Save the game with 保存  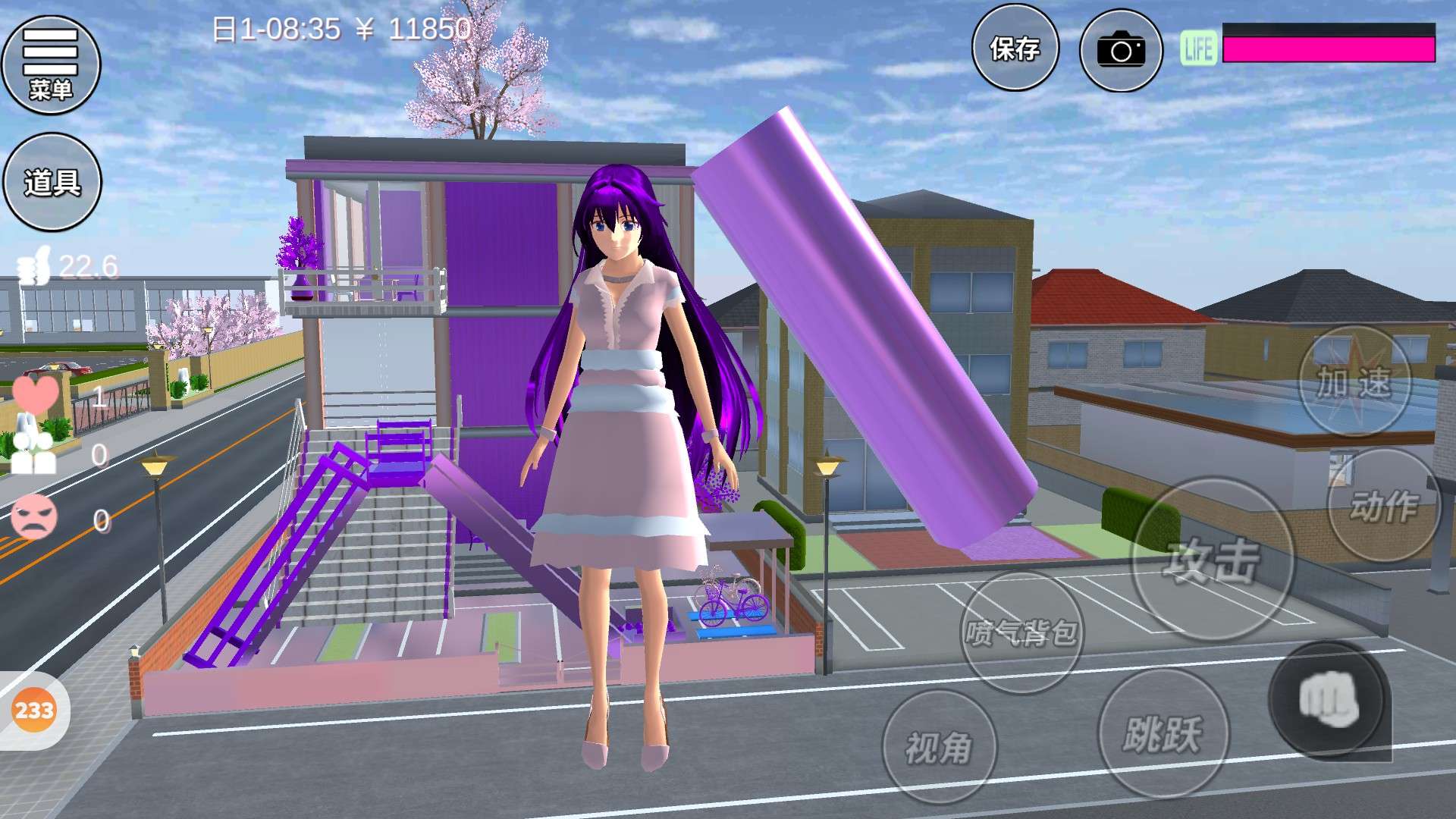point(1015,49)
